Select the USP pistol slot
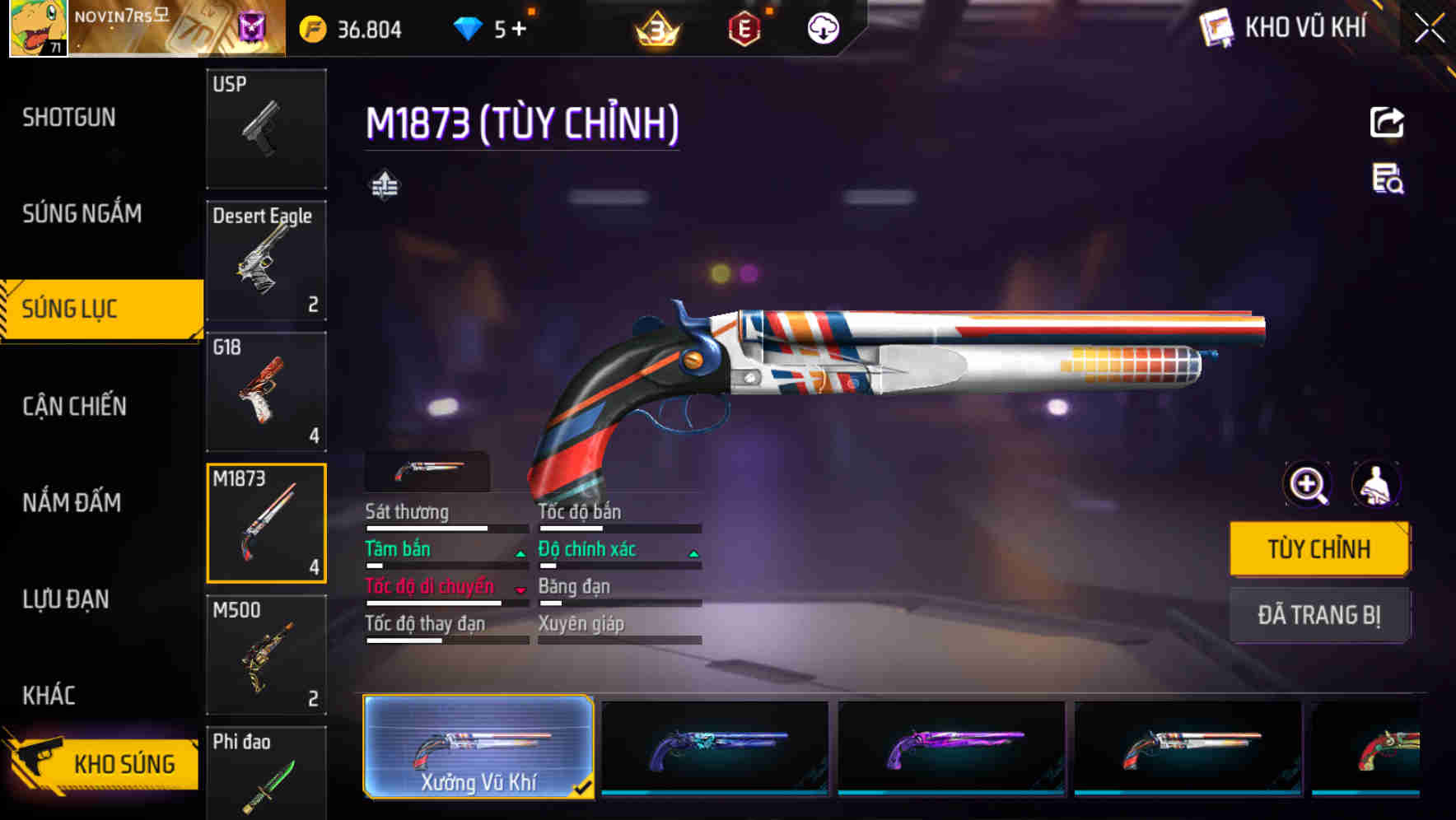The height and width of the screenshot is (820, 1456). (x=265, y=128)
